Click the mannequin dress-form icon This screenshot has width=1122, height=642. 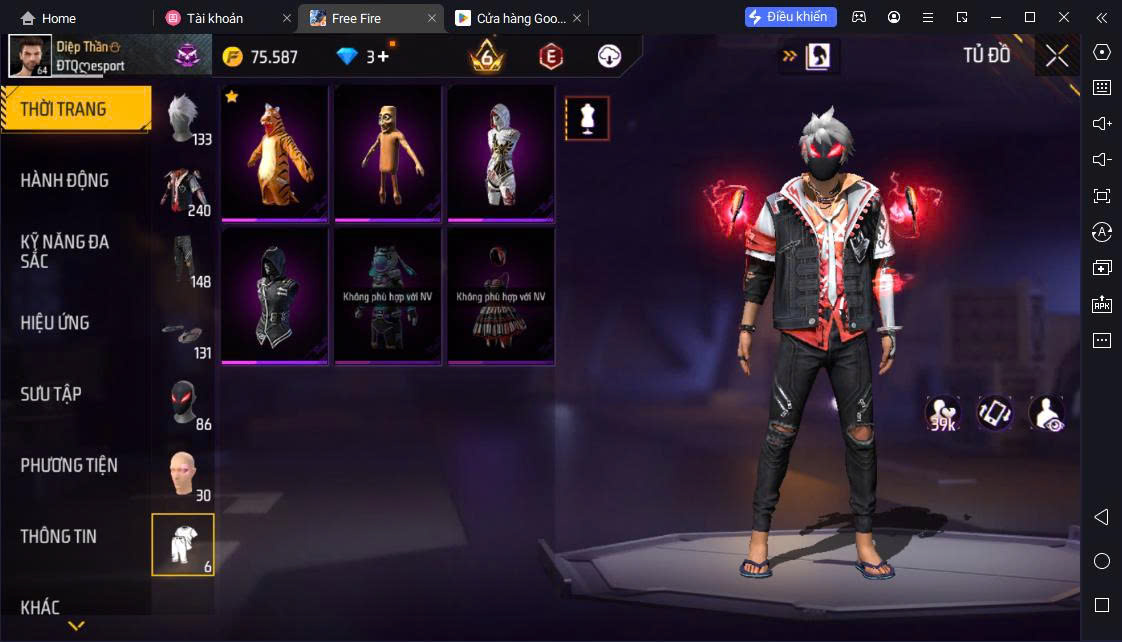pyautogui.click(x=587, y=119)
